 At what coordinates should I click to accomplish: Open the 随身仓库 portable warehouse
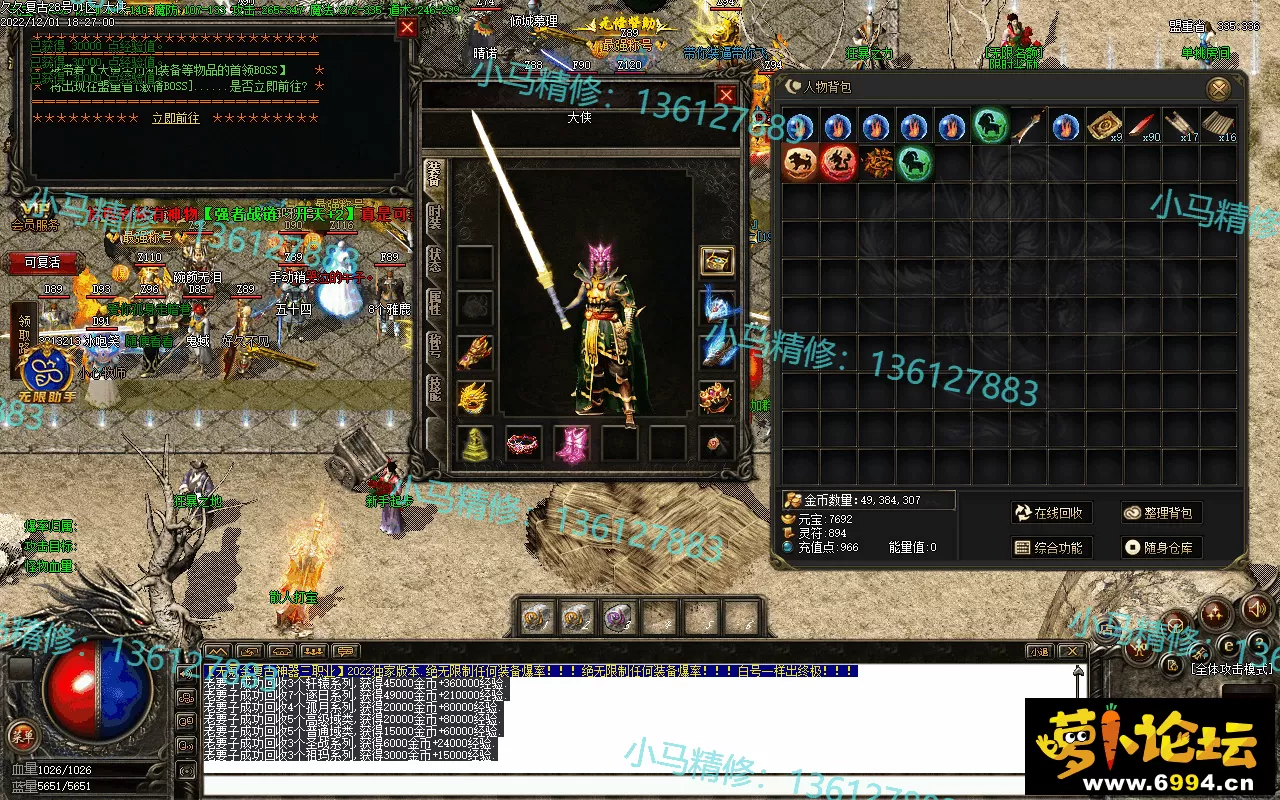1160,547
